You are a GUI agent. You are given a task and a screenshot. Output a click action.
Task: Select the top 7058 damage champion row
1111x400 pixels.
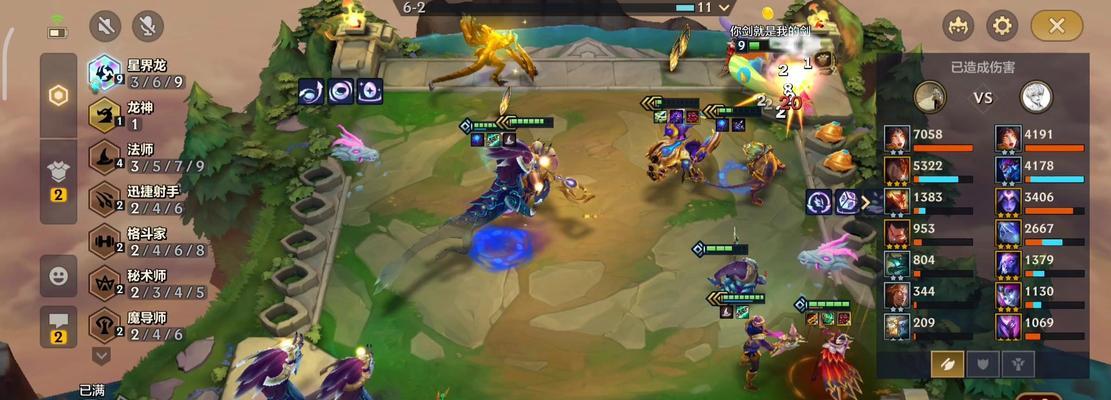pyautogui.click(x=930, y=139)
